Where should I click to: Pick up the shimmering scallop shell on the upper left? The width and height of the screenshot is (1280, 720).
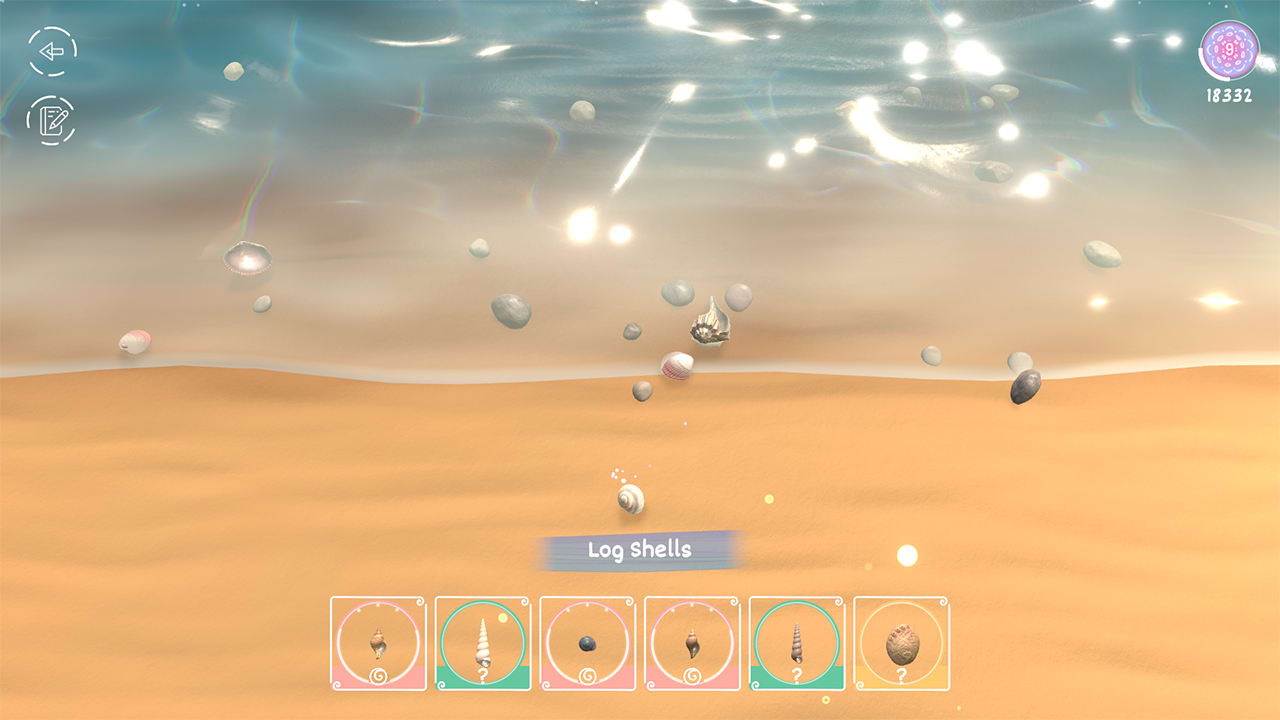249,258
